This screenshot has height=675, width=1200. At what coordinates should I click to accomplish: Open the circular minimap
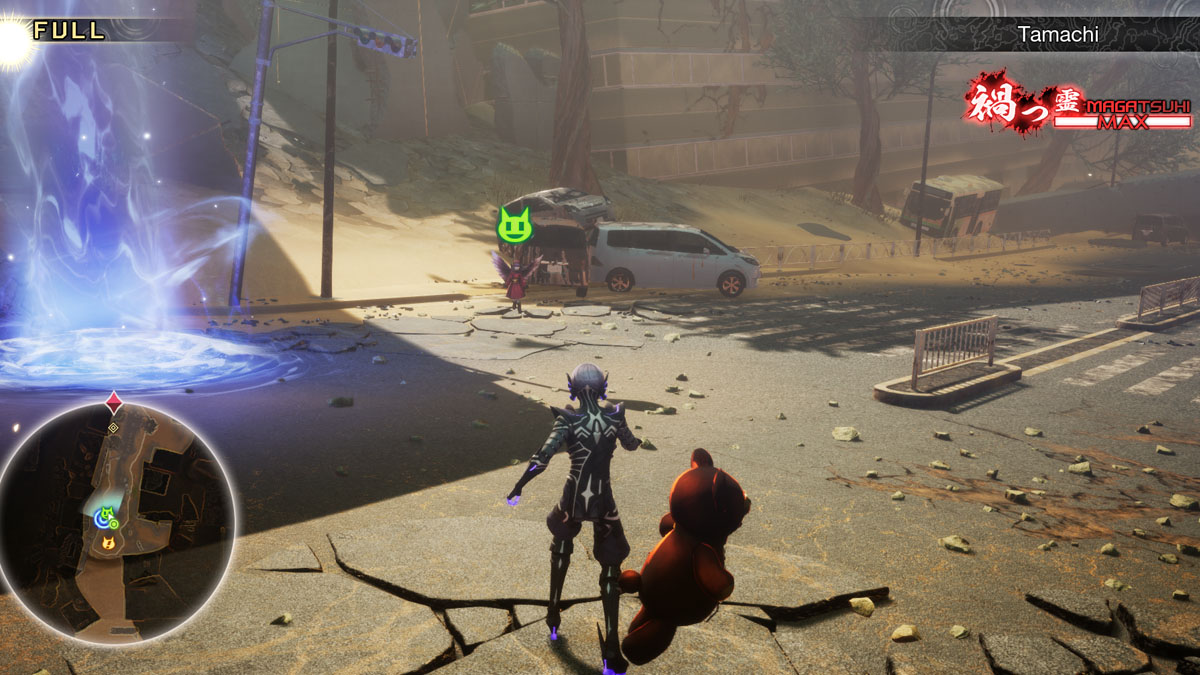point(117,522)
